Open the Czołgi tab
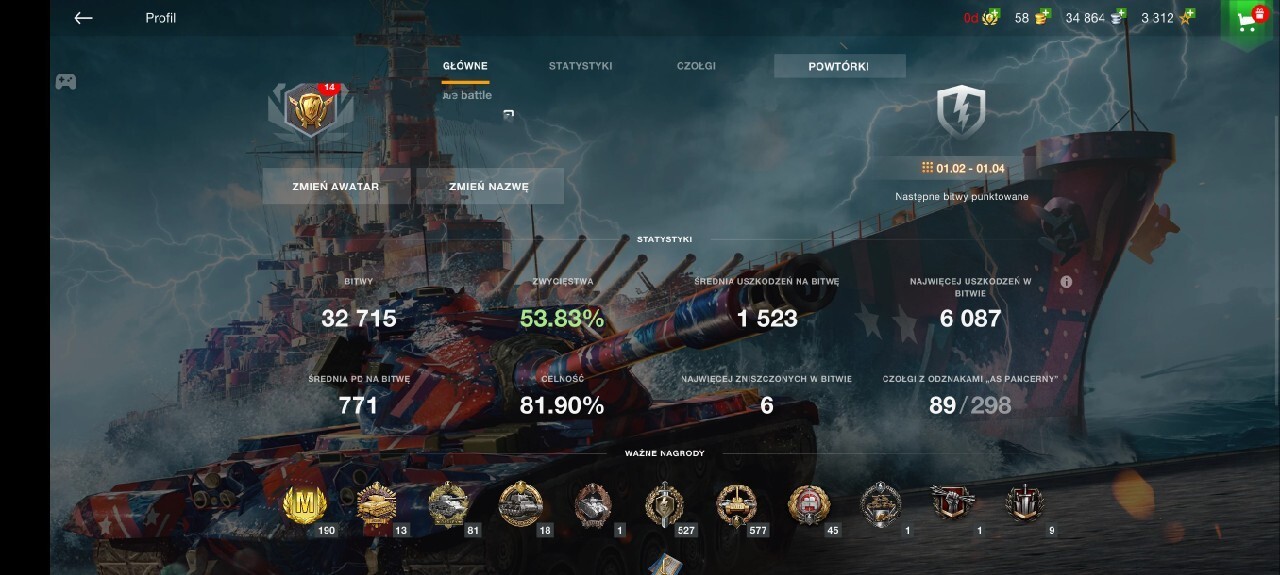The image size is (1280, 575). [696, 66]
